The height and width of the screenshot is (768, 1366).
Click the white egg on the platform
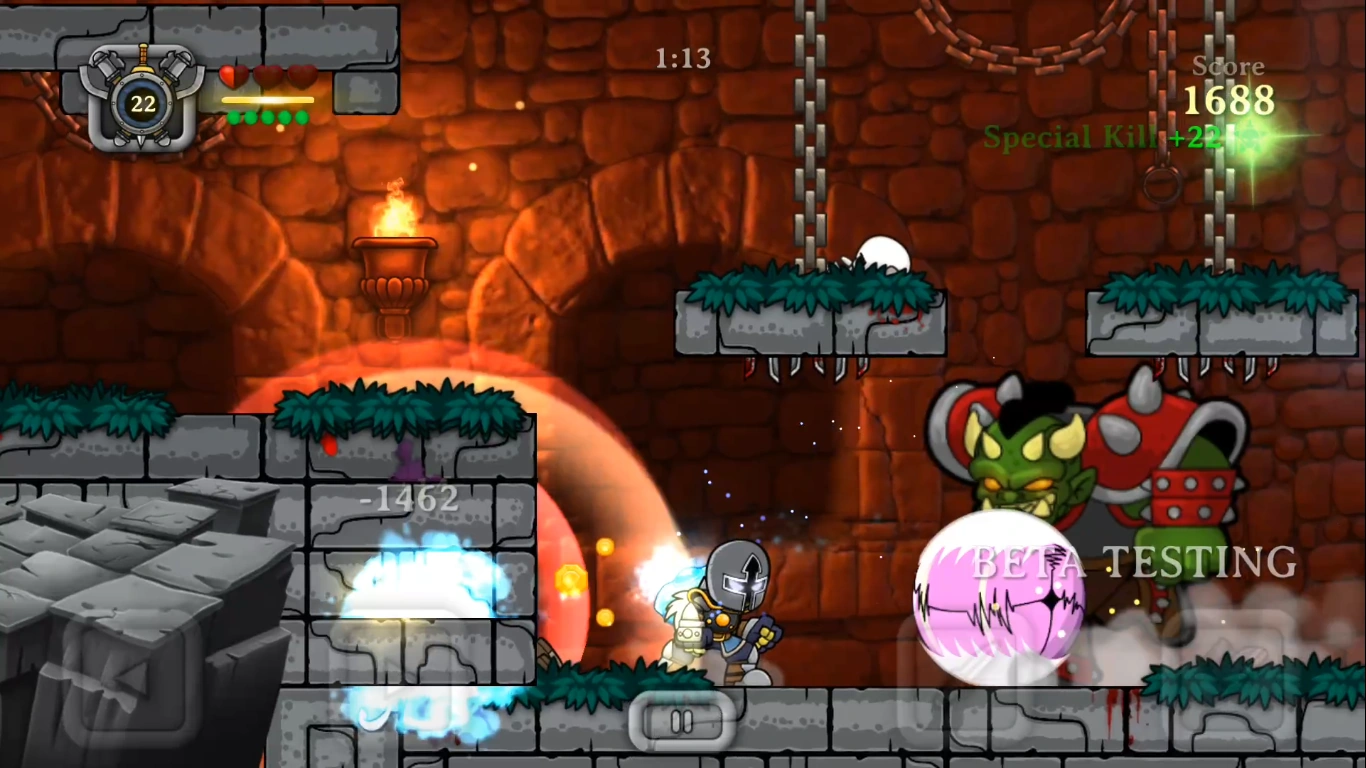(882, 252)
